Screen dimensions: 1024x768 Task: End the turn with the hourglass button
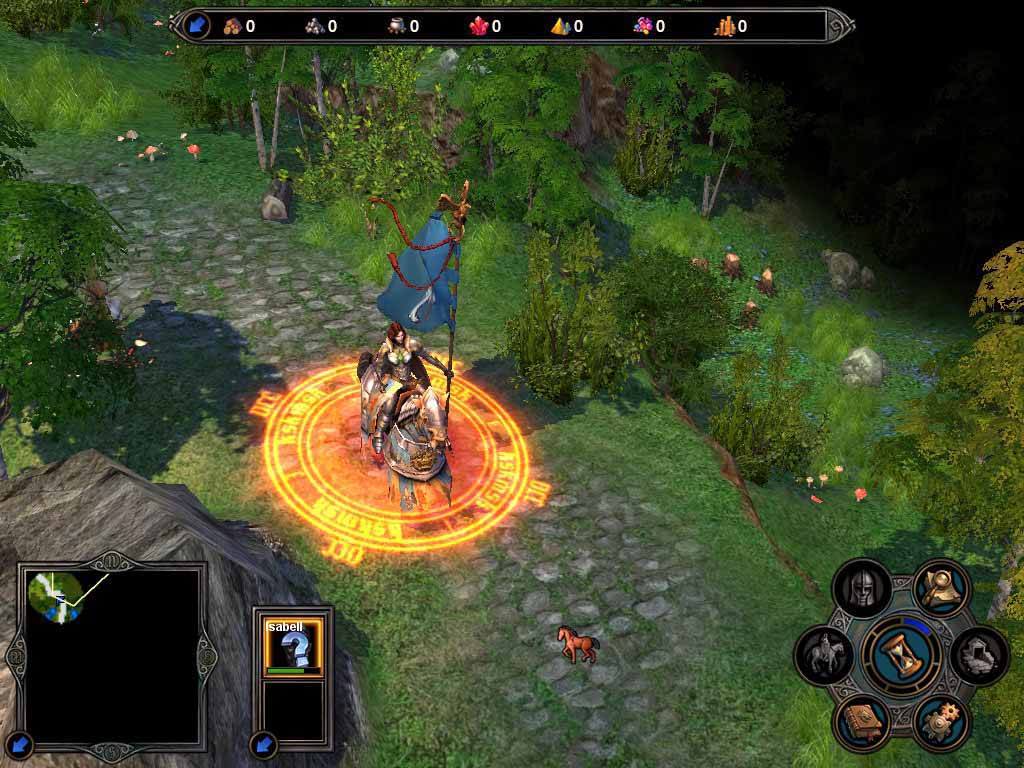tap(901, 655)
